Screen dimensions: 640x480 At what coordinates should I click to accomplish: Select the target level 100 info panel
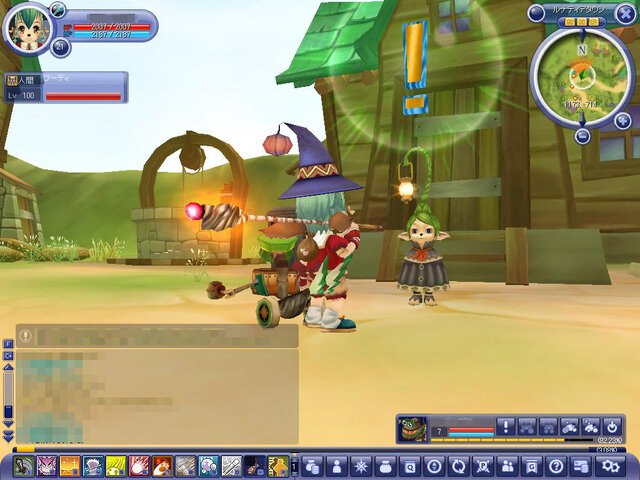[66, 88]
